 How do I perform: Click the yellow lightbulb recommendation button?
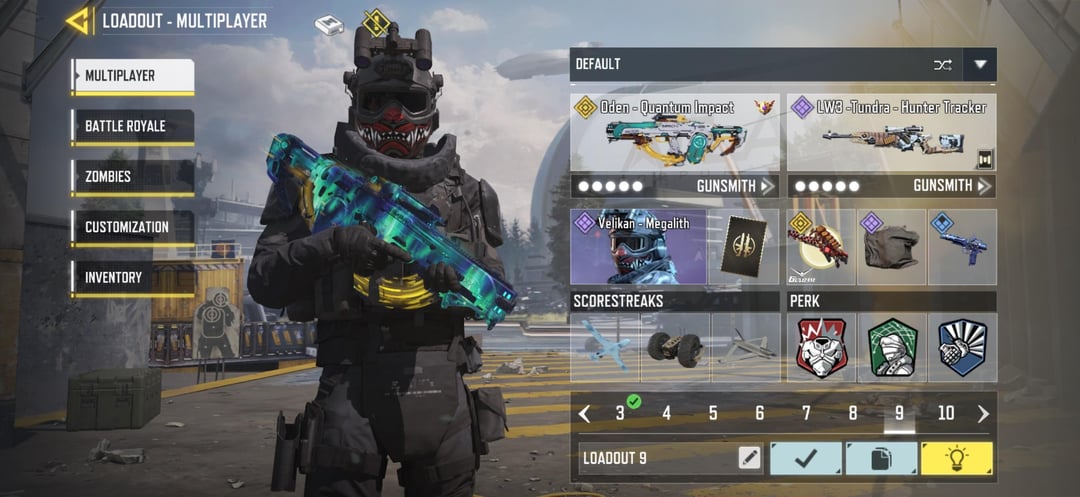coord(957,458)
